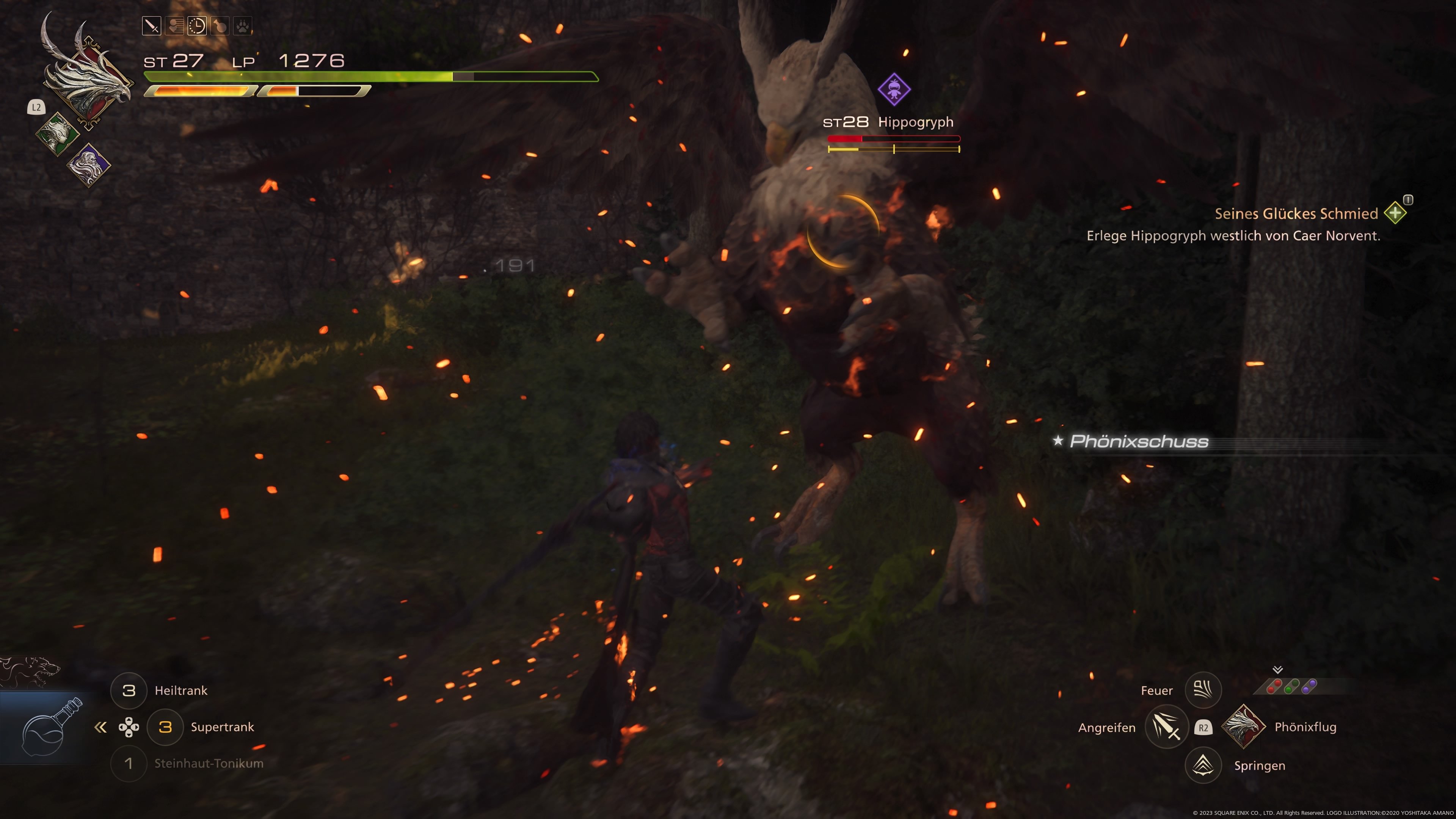Click the paw print status icon
Viewport: 1456px width, 819px height.
click(x=243, y=25)
